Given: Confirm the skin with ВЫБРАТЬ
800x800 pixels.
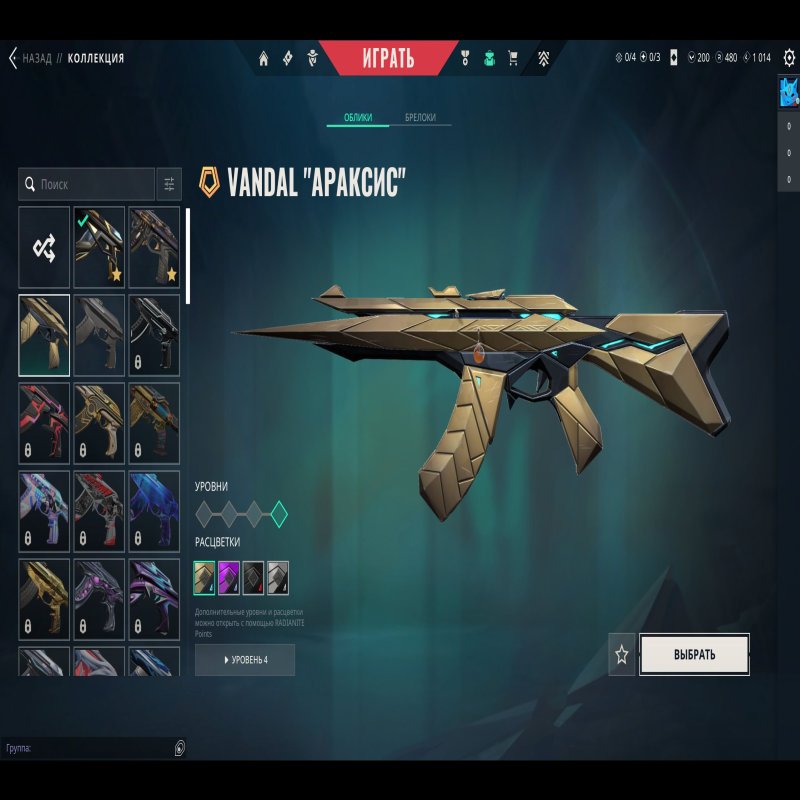Looking at the screenshot, I should (x=694, y=655).
